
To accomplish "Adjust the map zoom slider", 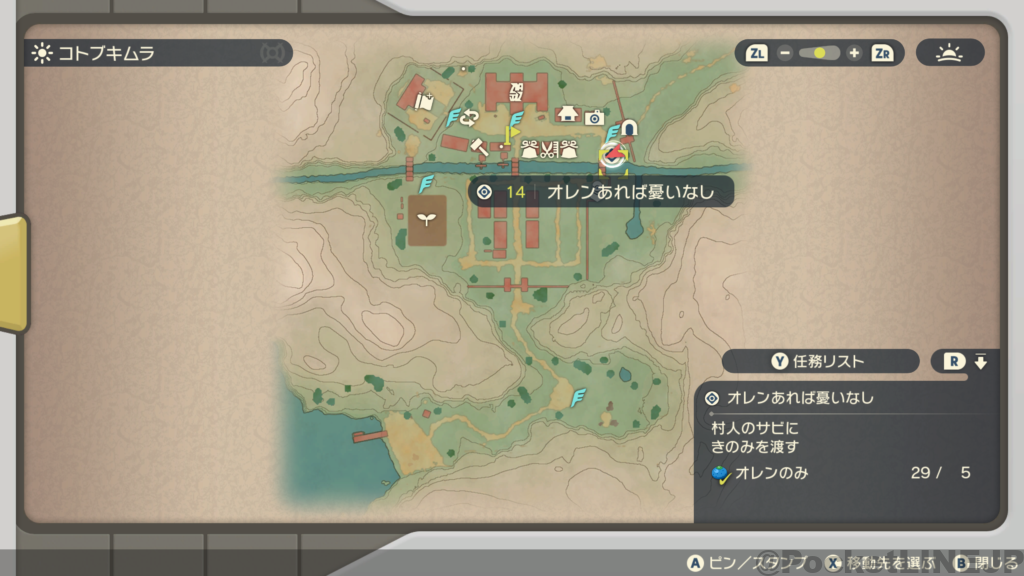I will pyautogui.click(x=819, y=53).
